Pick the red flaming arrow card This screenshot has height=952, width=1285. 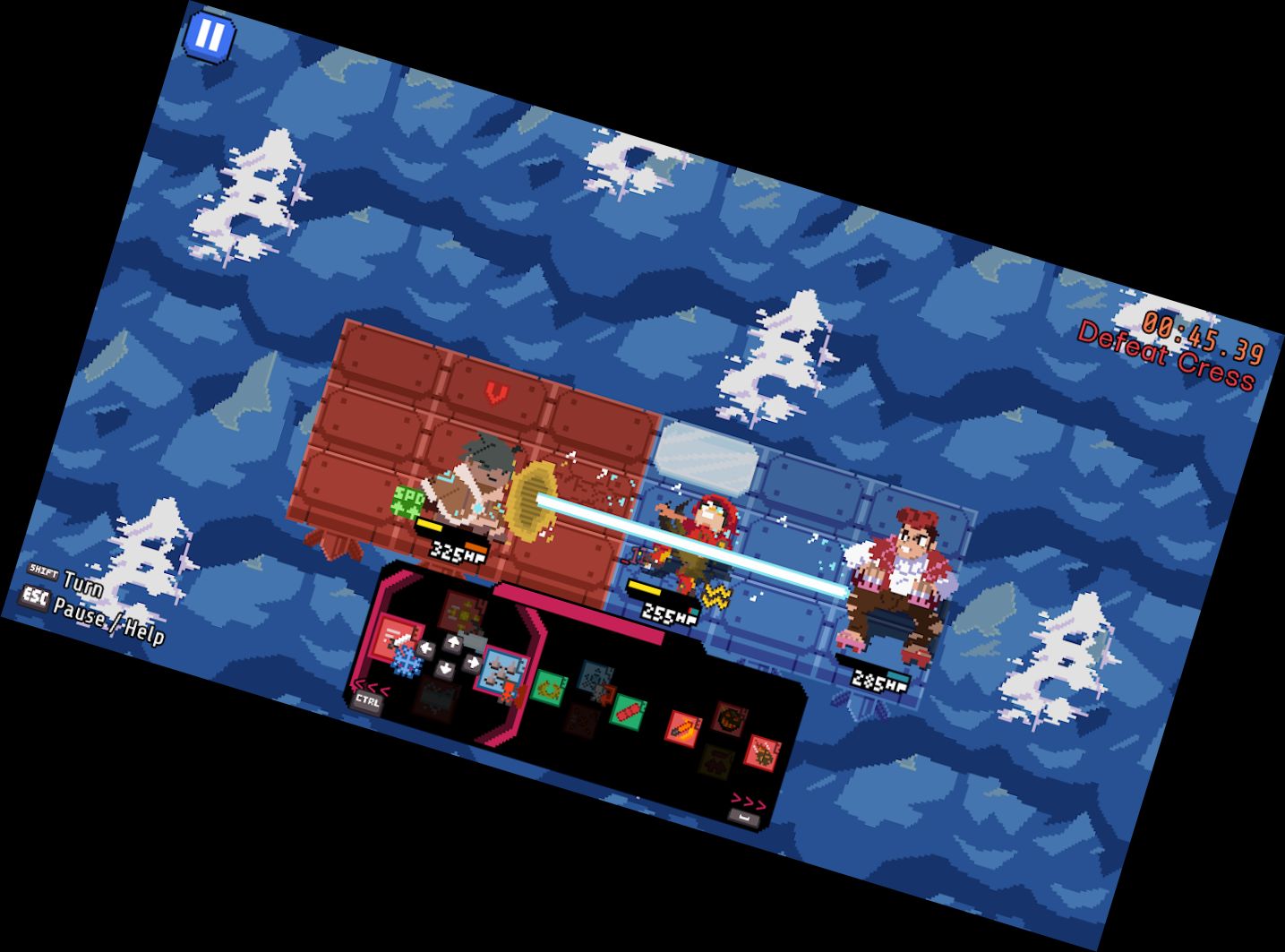[x=682, y=726]
